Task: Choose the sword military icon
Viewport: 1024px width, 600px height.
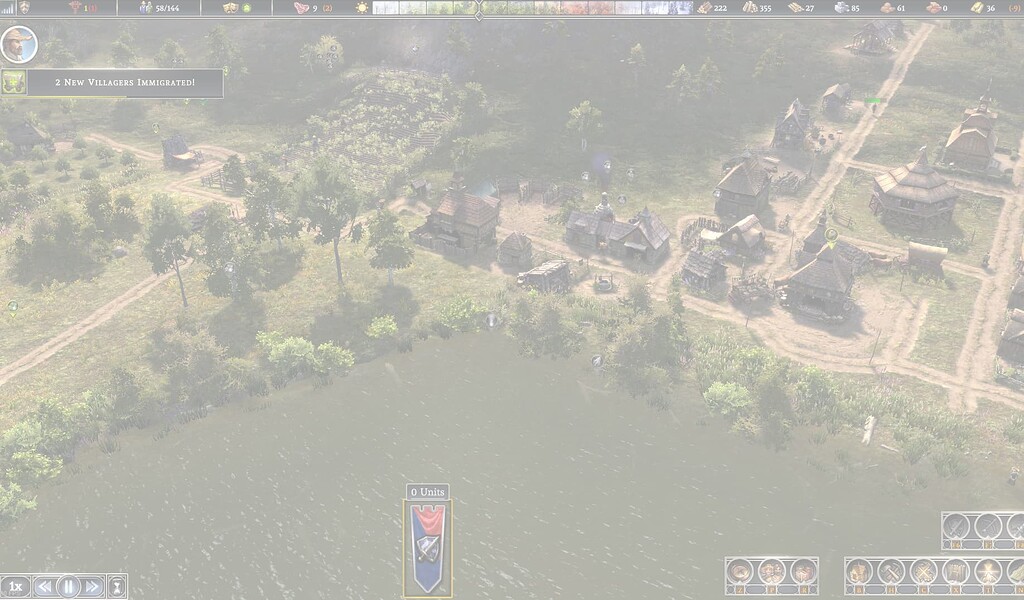Action: 956,526
